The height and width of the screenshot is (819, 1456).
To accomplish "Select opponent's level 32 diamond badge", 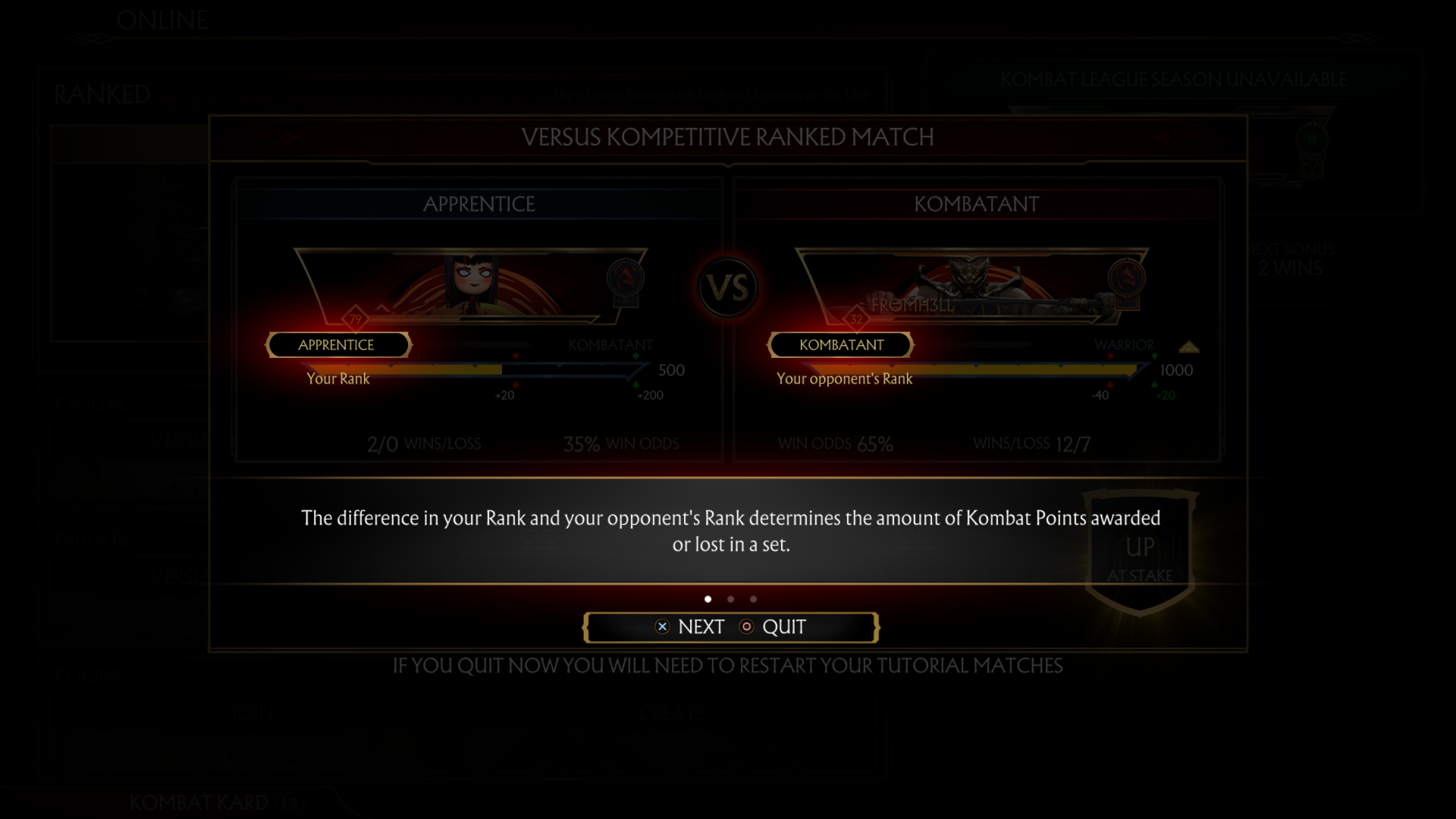I will pyautogui.click(x=858, y=319).
